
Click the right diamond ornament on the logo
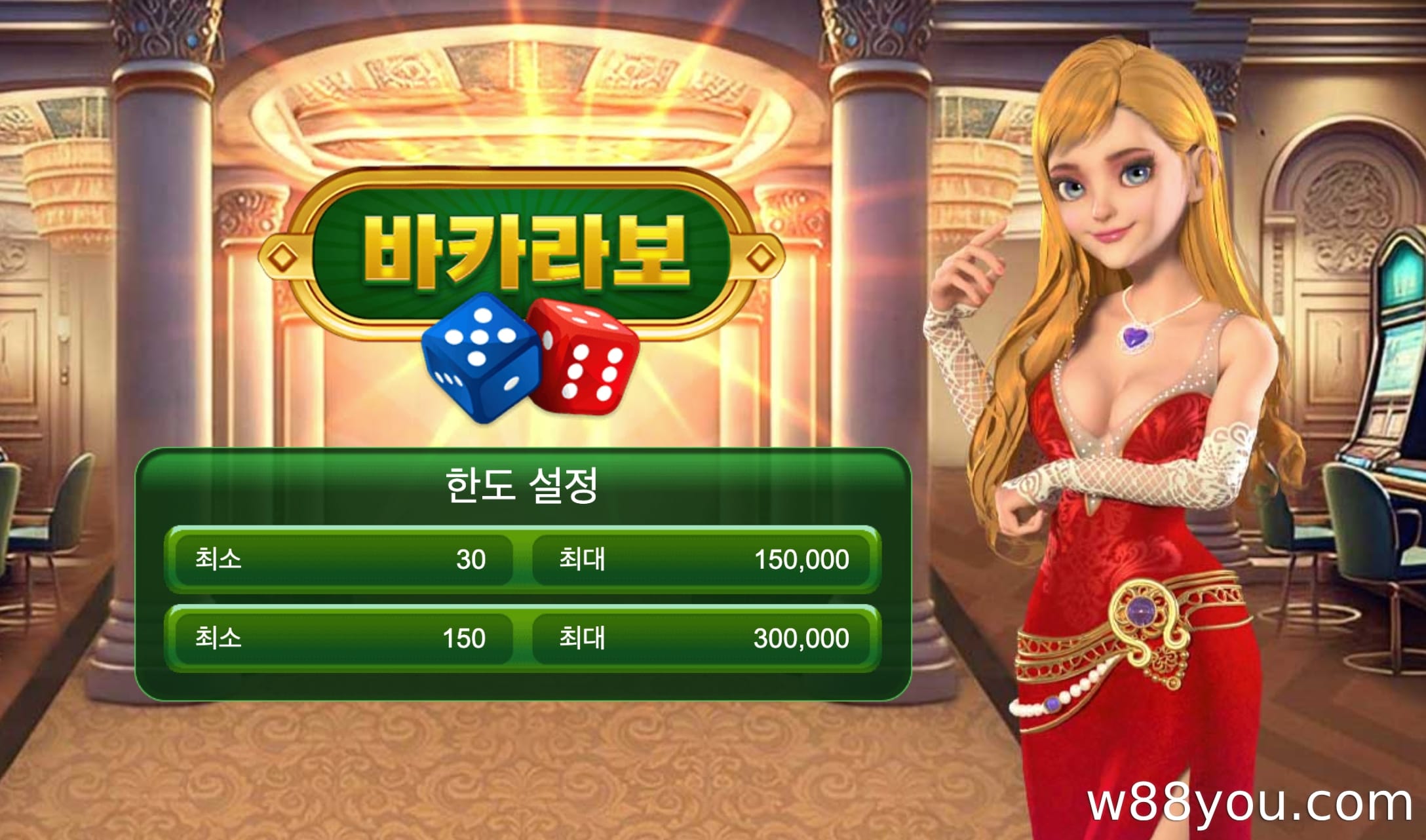coord(760,258)
